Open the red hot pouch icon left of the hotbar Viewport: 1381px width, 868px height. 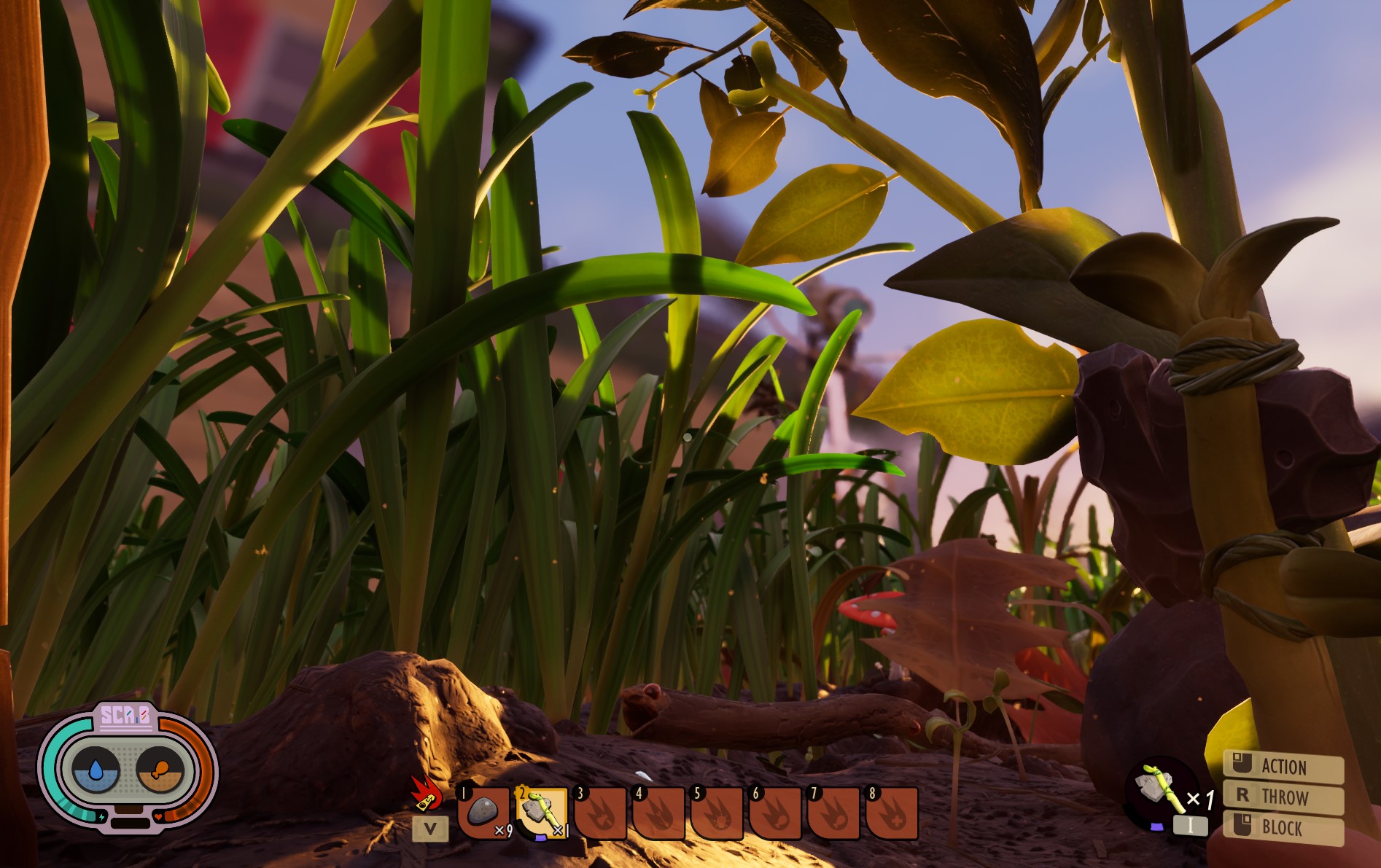click(426, 794)
